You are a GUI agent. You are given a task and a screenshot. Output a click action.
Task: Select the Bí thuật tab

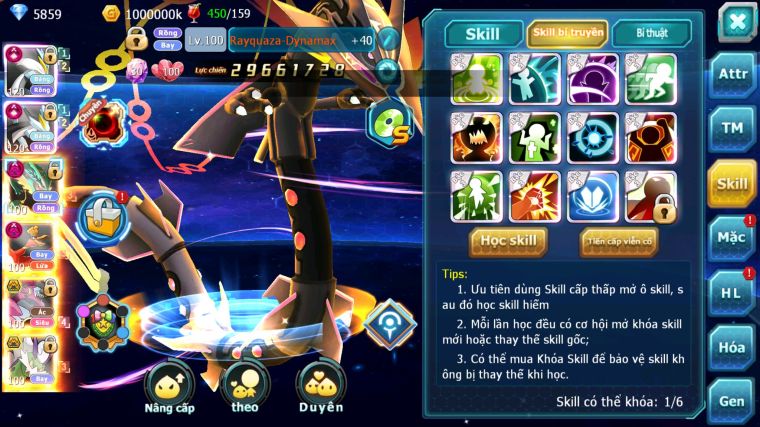[x=651, y=33]
